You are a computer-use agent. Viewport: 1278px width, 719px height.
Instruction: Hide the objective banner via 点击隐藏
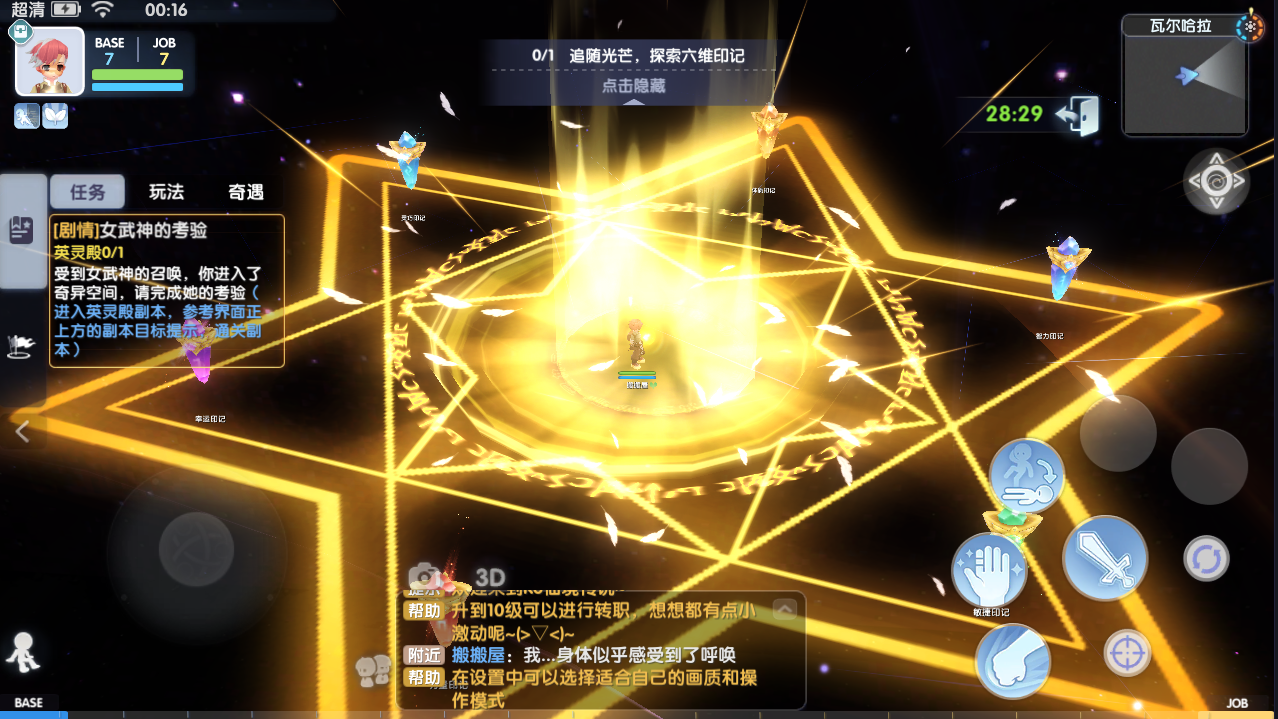pos(633,86)
